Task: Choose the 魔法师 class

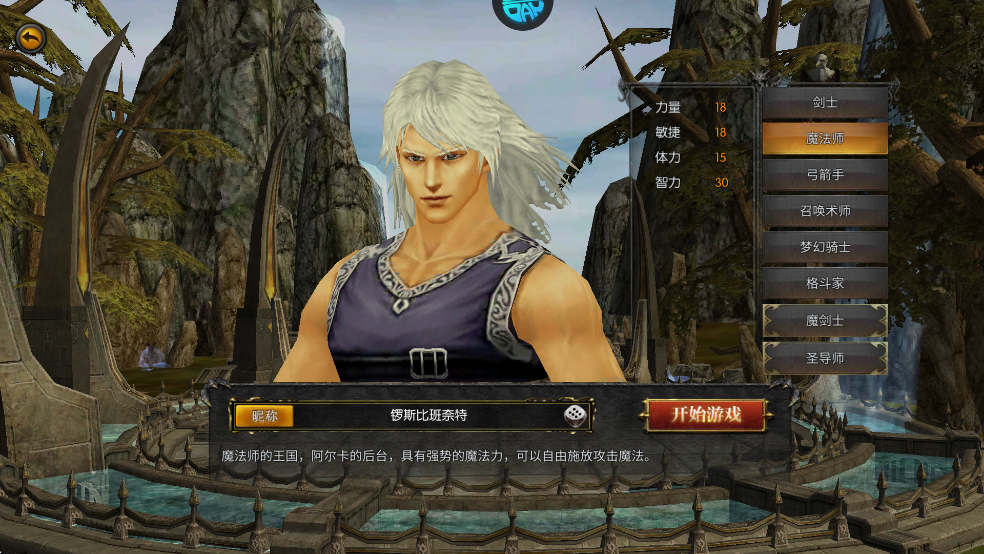Action: click(x=825, y=139)
